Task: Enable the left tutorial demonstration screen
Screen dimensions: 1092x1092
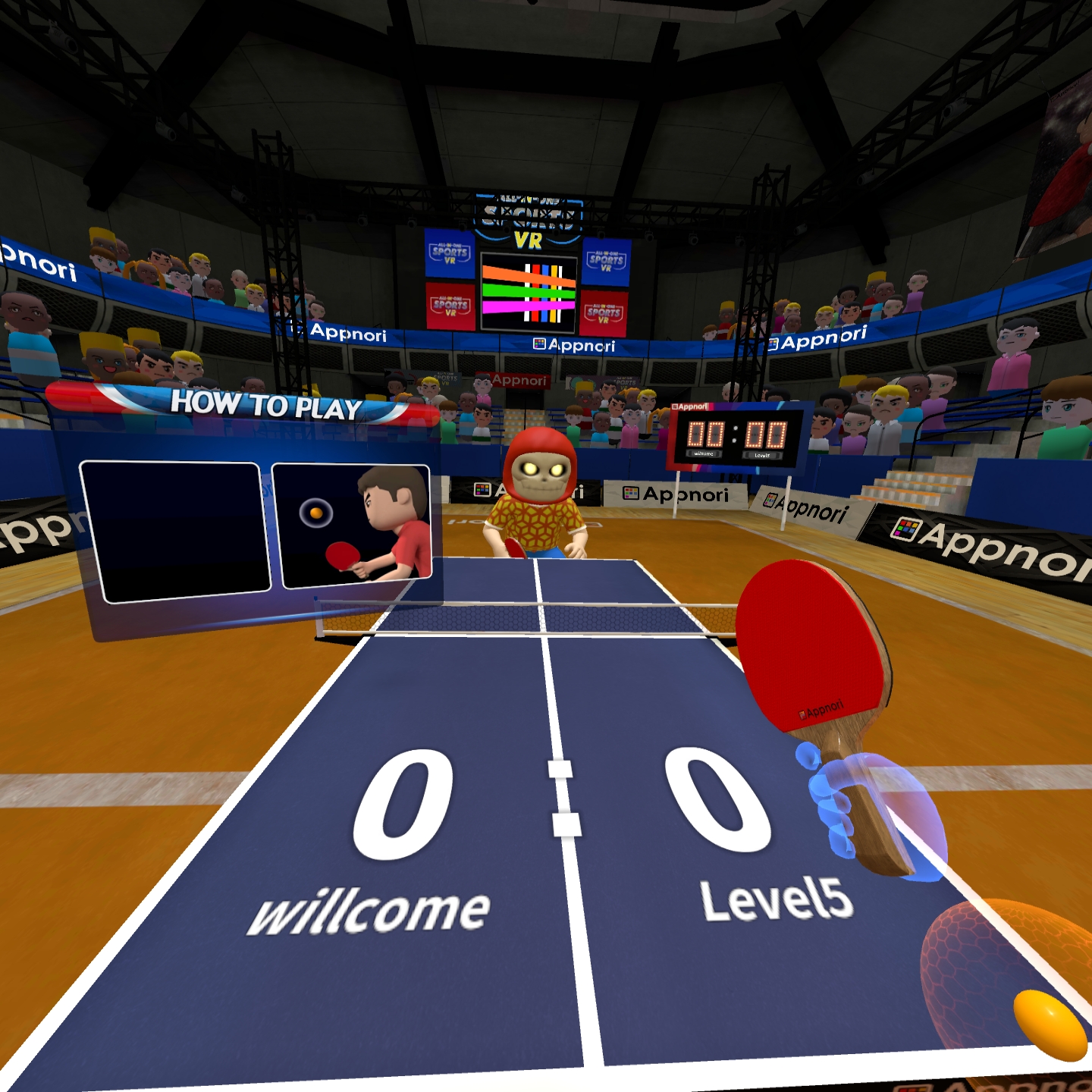Action: 173,529
